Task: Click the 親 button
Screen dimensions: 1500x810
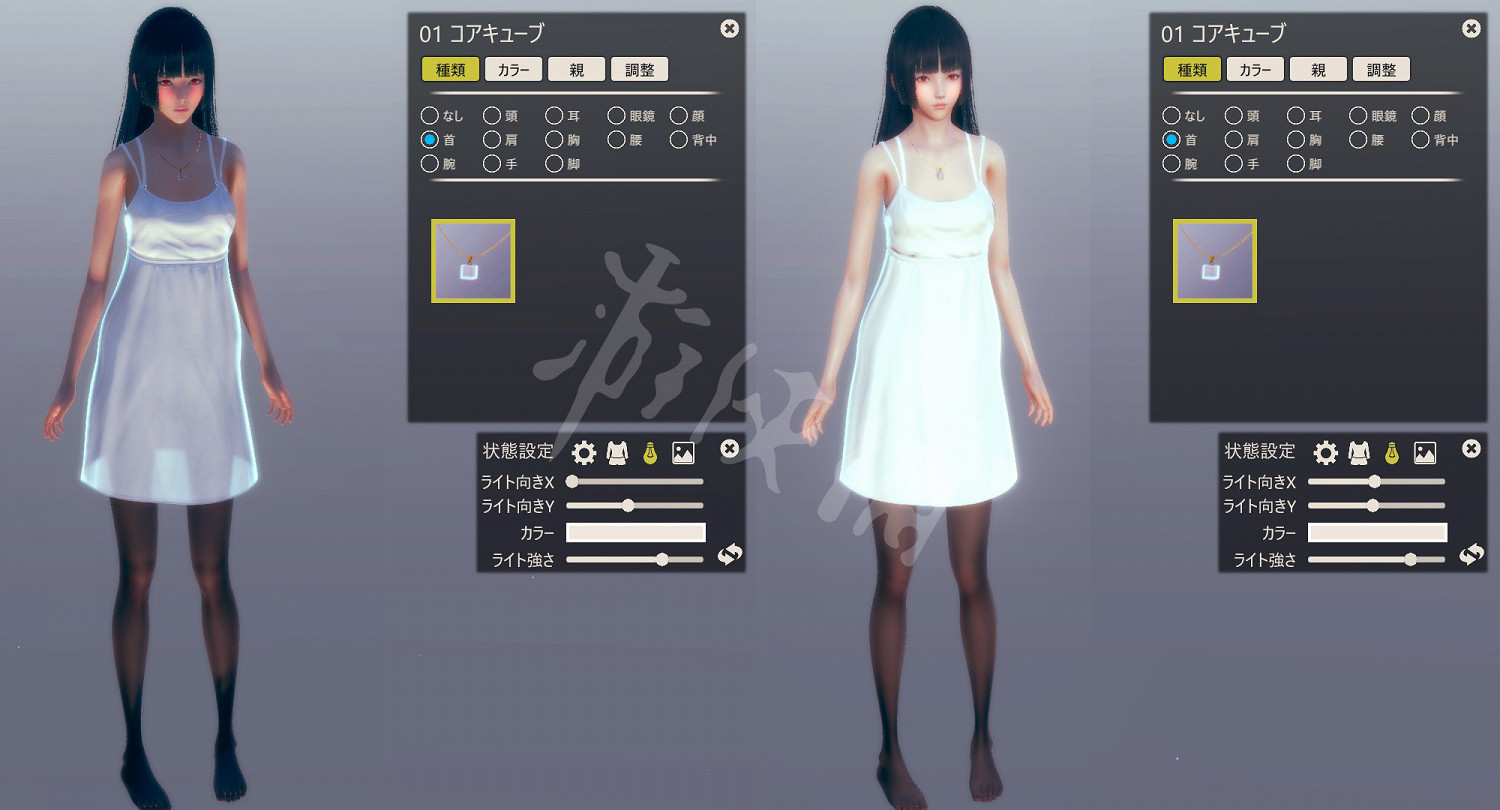Action: point(576,68)
